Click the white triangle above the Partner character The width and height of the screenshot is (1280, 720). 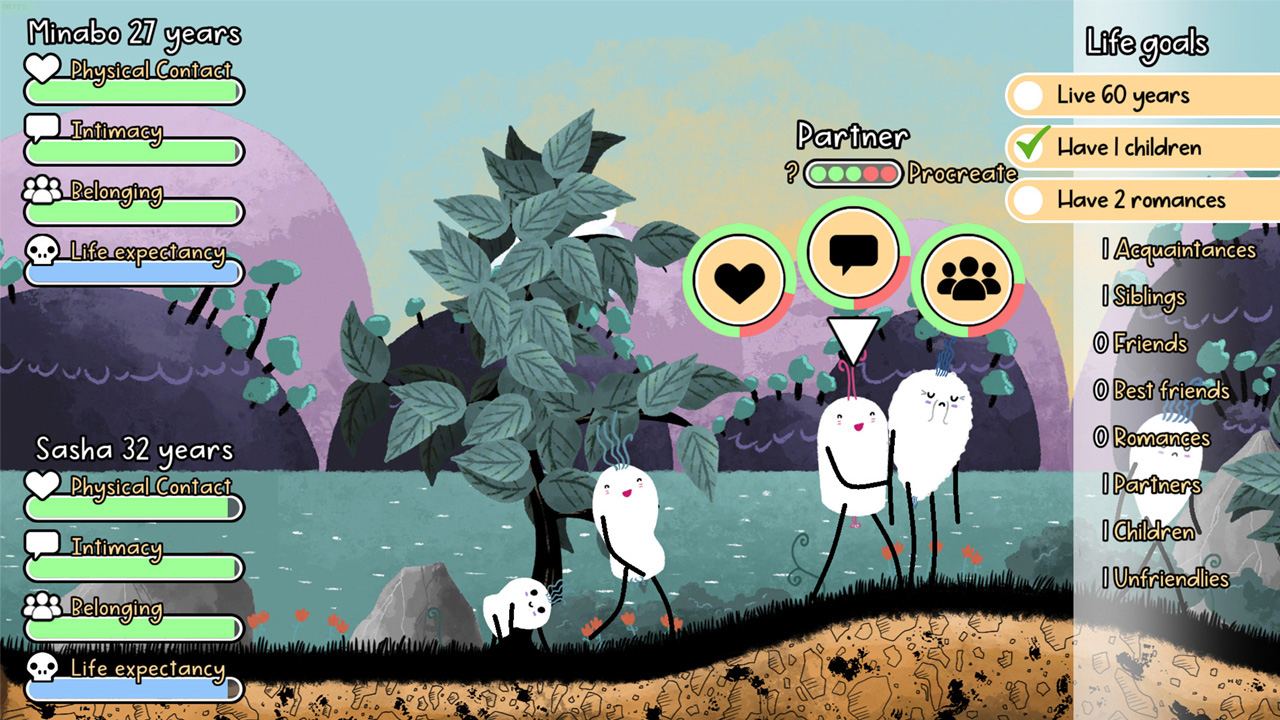(855, 335)
